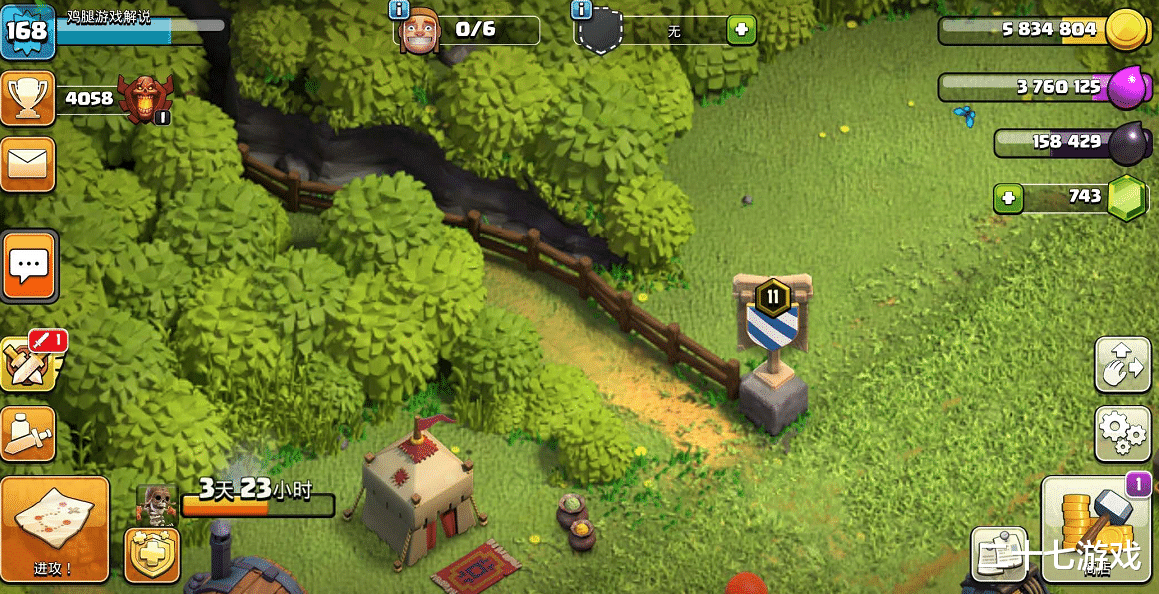Viewport: 1159px width, 594px height.
Task: Show builder info via the builder's i icon
Action: pos(399,10)
